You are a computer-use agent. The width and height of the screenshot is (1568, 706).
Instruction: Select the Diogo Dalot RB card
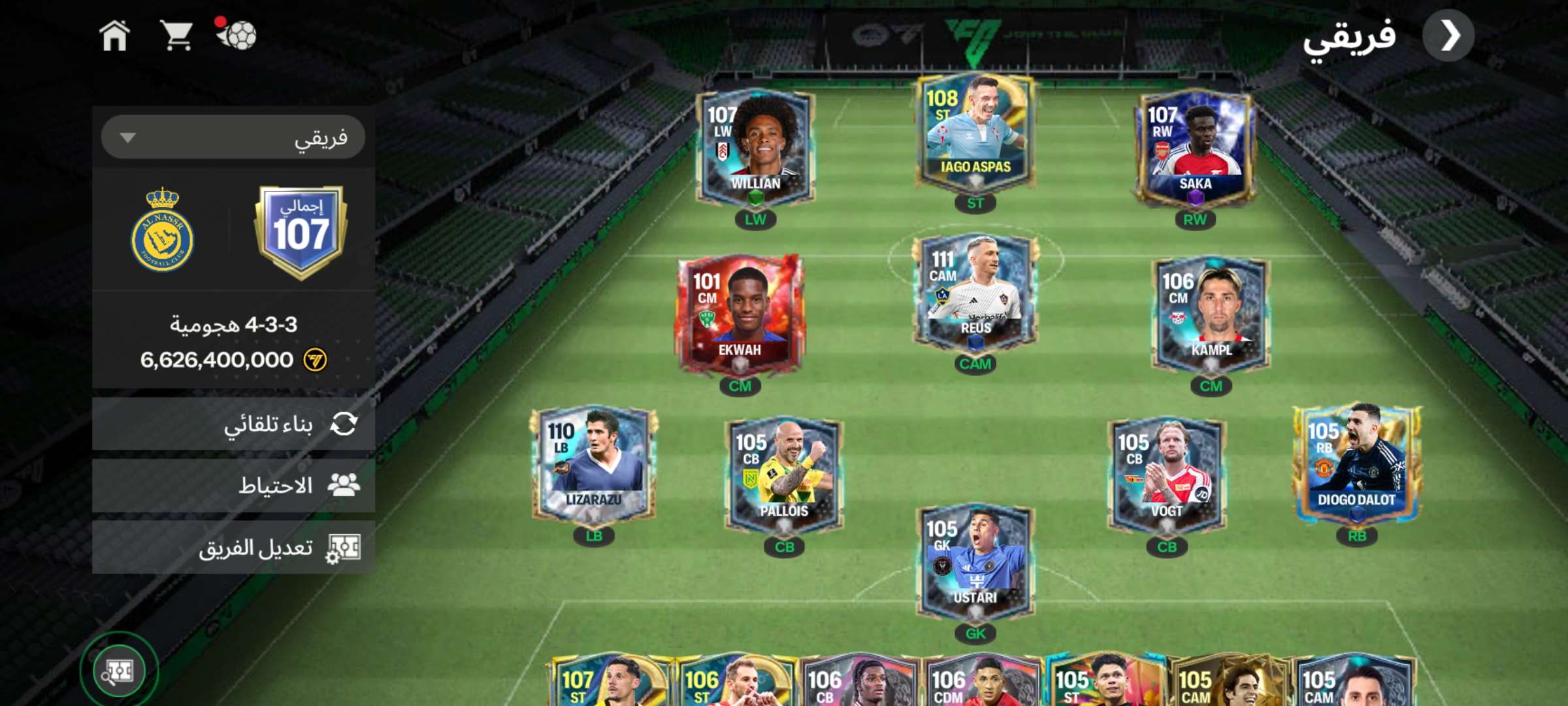pyautogui.click(x=1356, y=465)
